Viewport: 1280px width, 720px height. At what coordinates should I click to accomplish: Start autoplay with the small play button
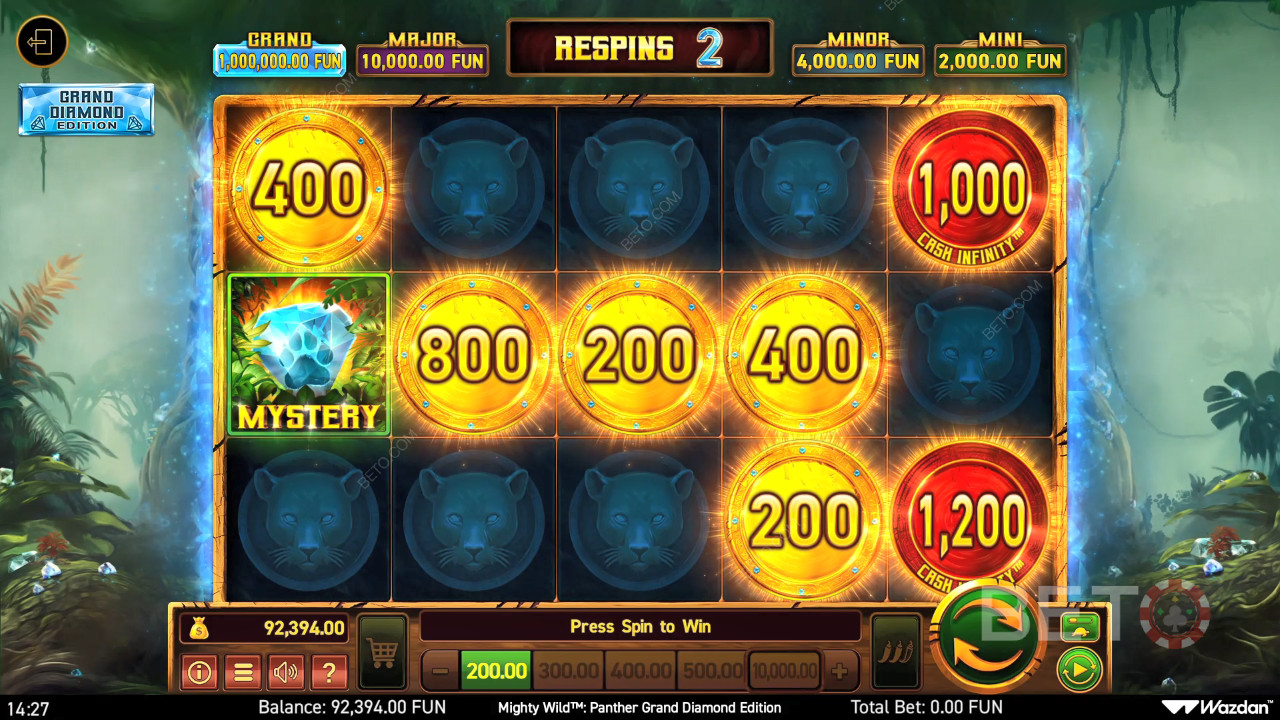(x=1079, y=669)
